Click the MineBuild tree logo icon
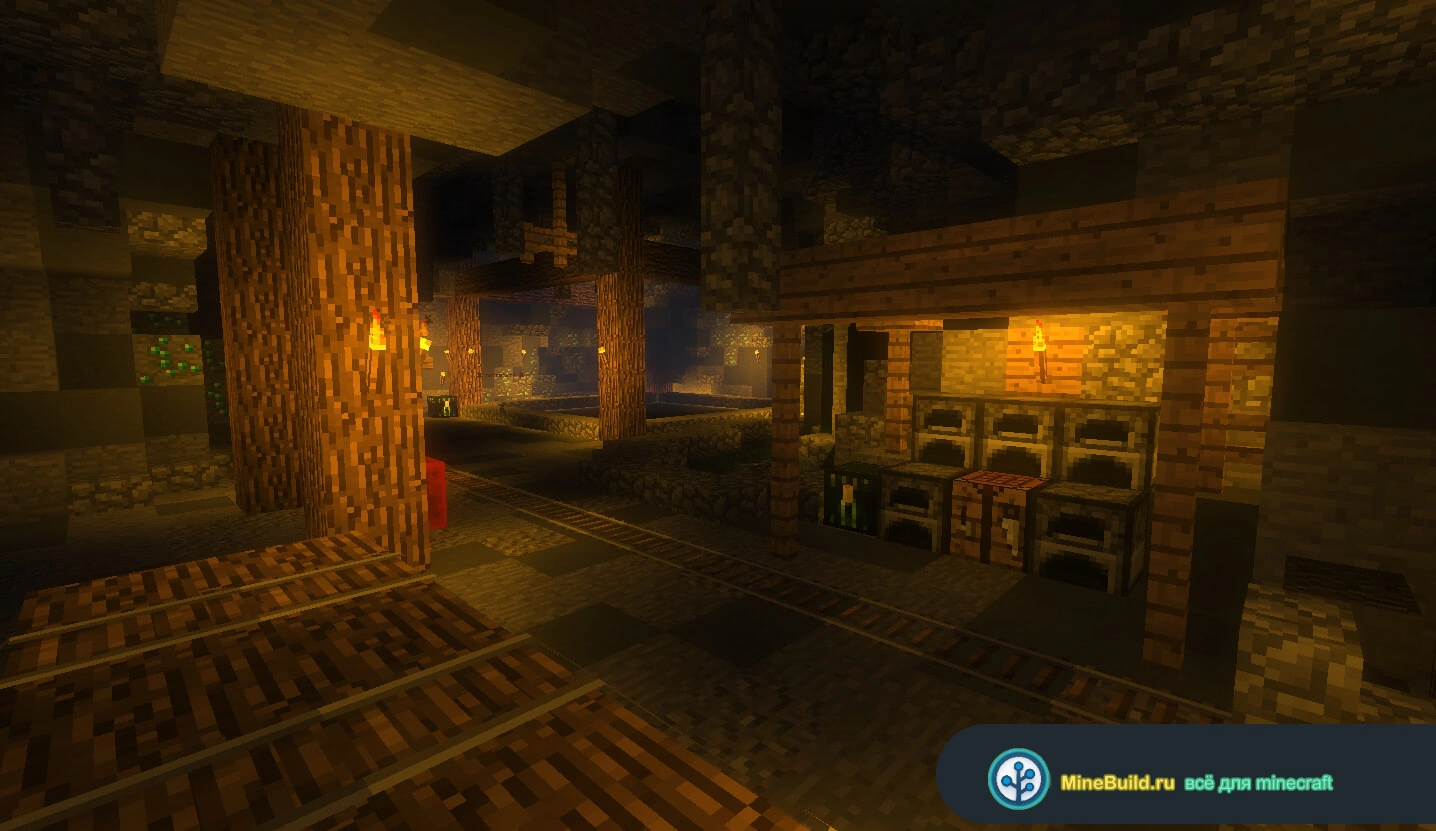Screen dimensions: 1436x831 point(1018,778)
